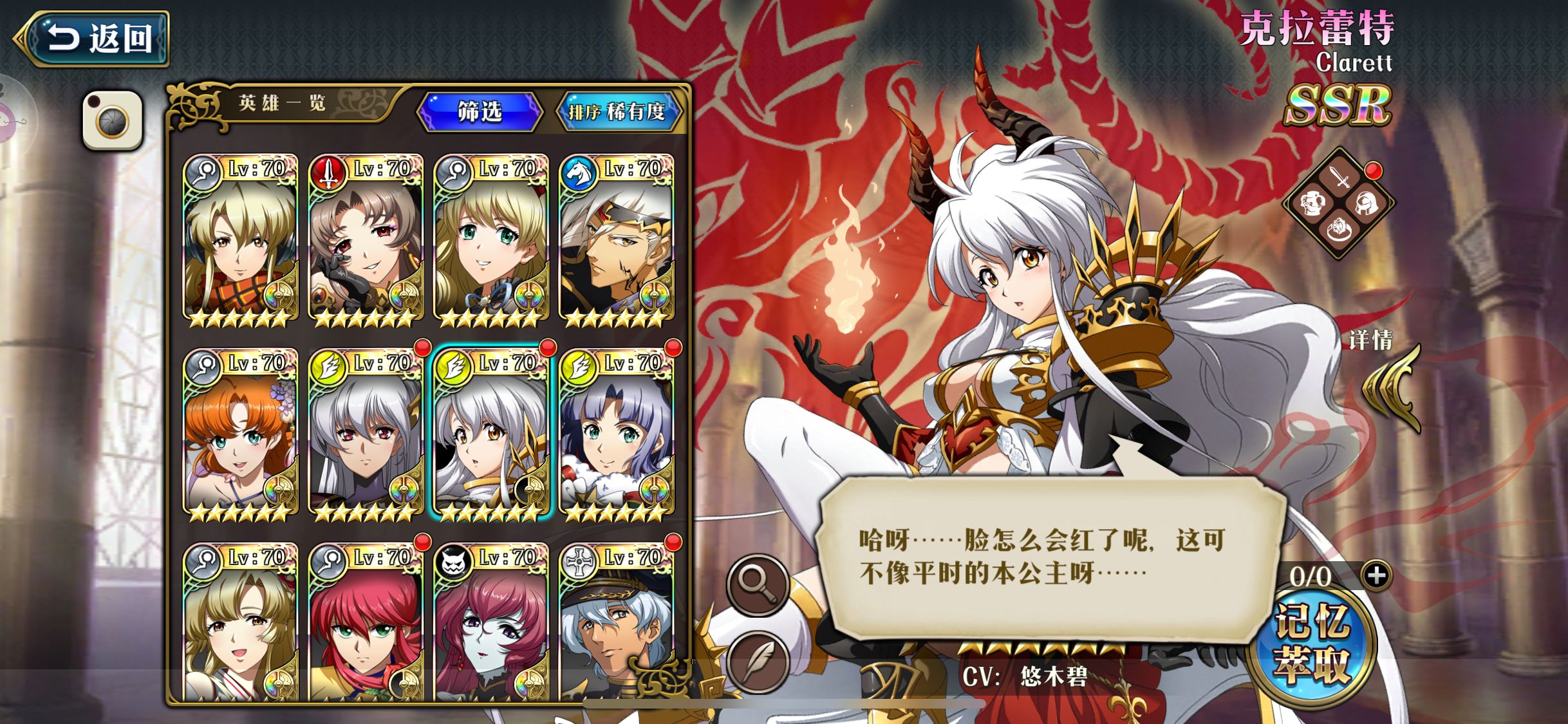
Task: Open the 筛选 filter options
Action: tap(480, 111)
